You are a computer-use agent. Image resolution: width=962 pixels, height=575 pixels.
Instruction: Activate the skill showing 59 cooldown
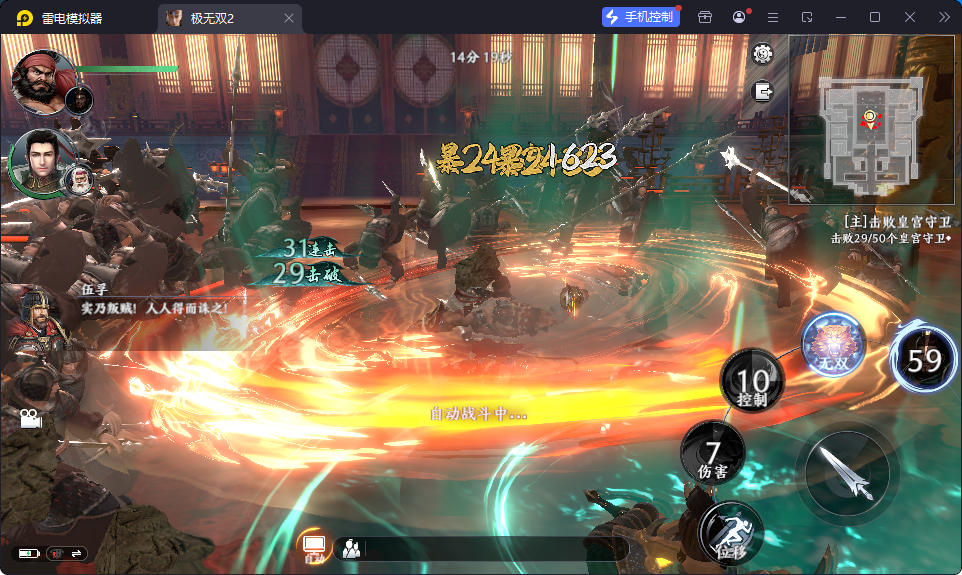(x=925, y=358)
